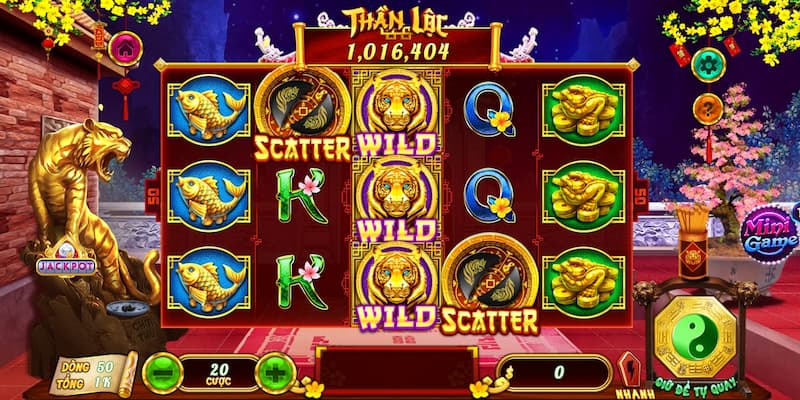Go home via the purple house button
The height and width of the screenshot is (400, 800).
tap(125, 47)
